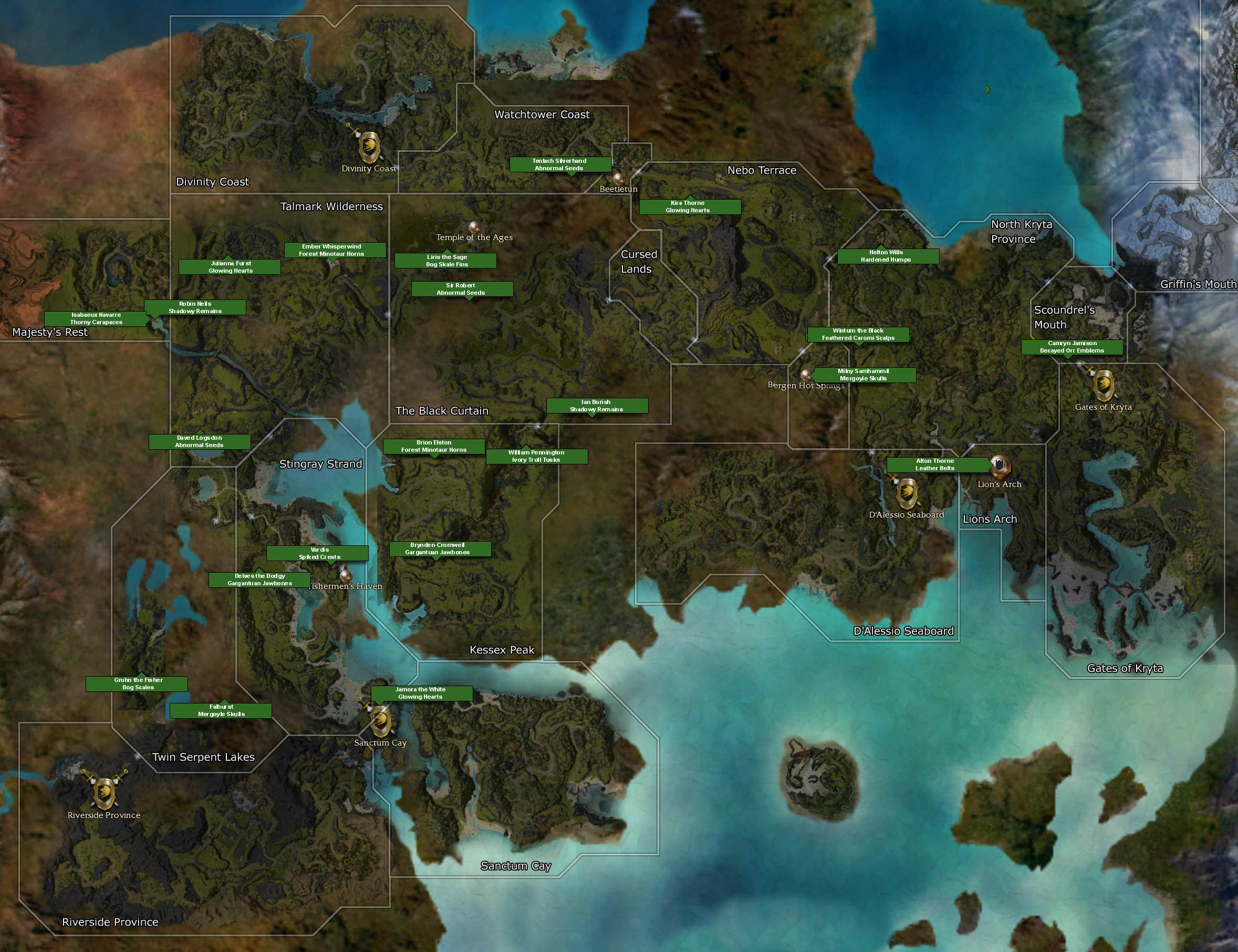This screenshot has height=952, width=1238.
Task: Select Liris the Sage Bog Skale Fins label
Action: pyautogui.click(x=445, y=261)
